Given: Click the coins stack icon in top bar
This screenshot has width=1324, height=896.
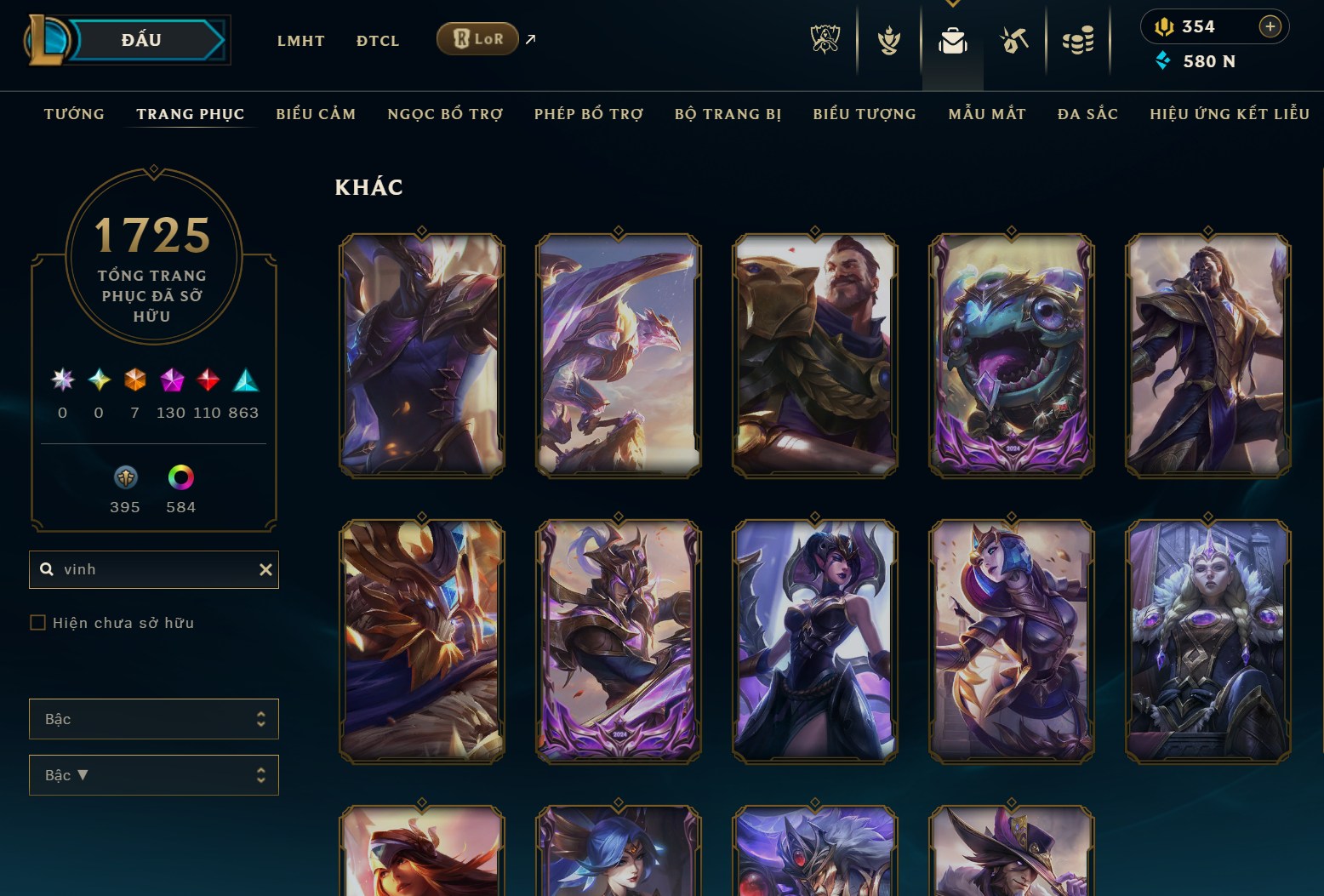Looking at the screenshot, I should click(x=1077, y=39).
